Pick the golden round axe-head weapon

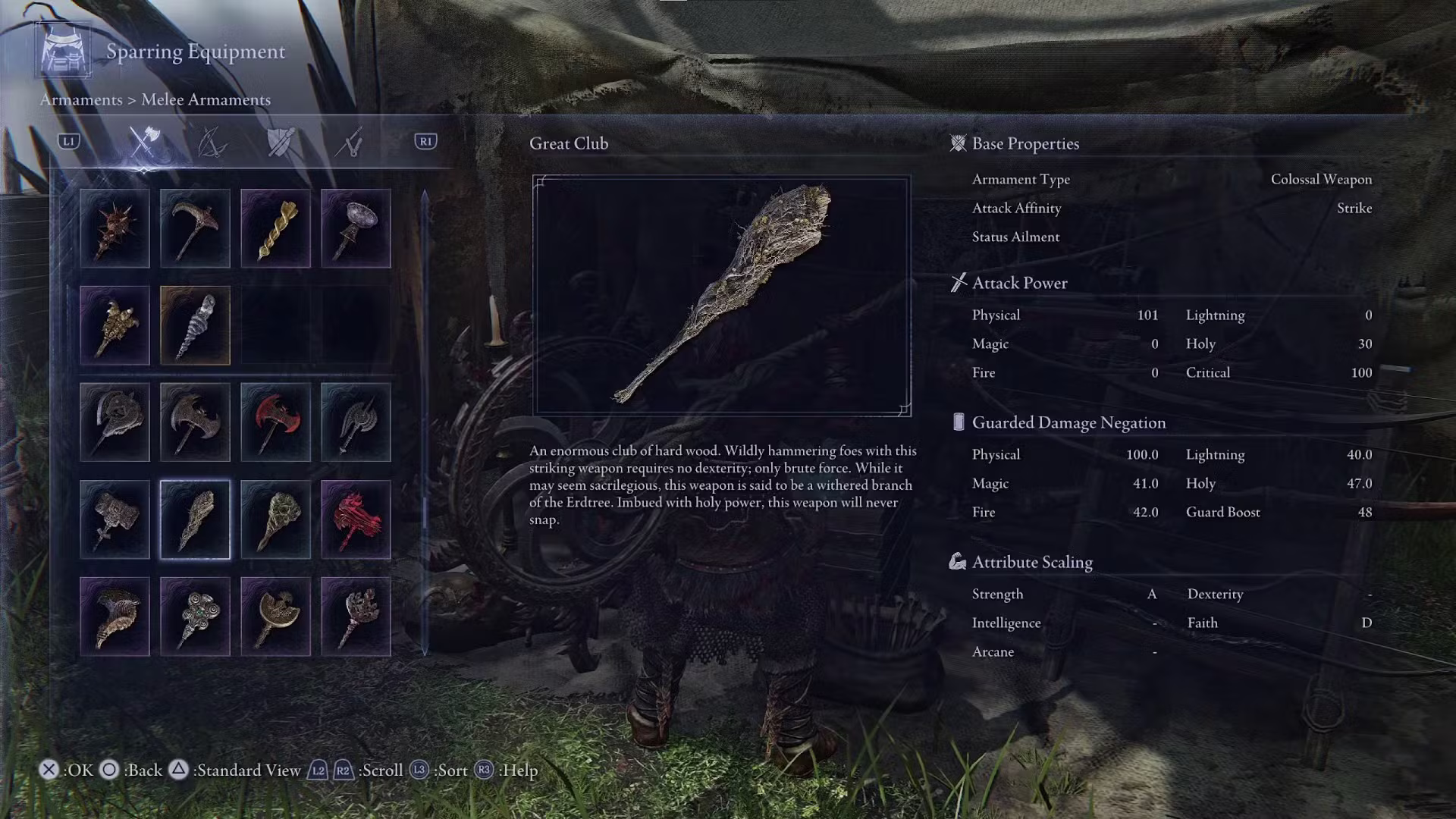point(275,617)
